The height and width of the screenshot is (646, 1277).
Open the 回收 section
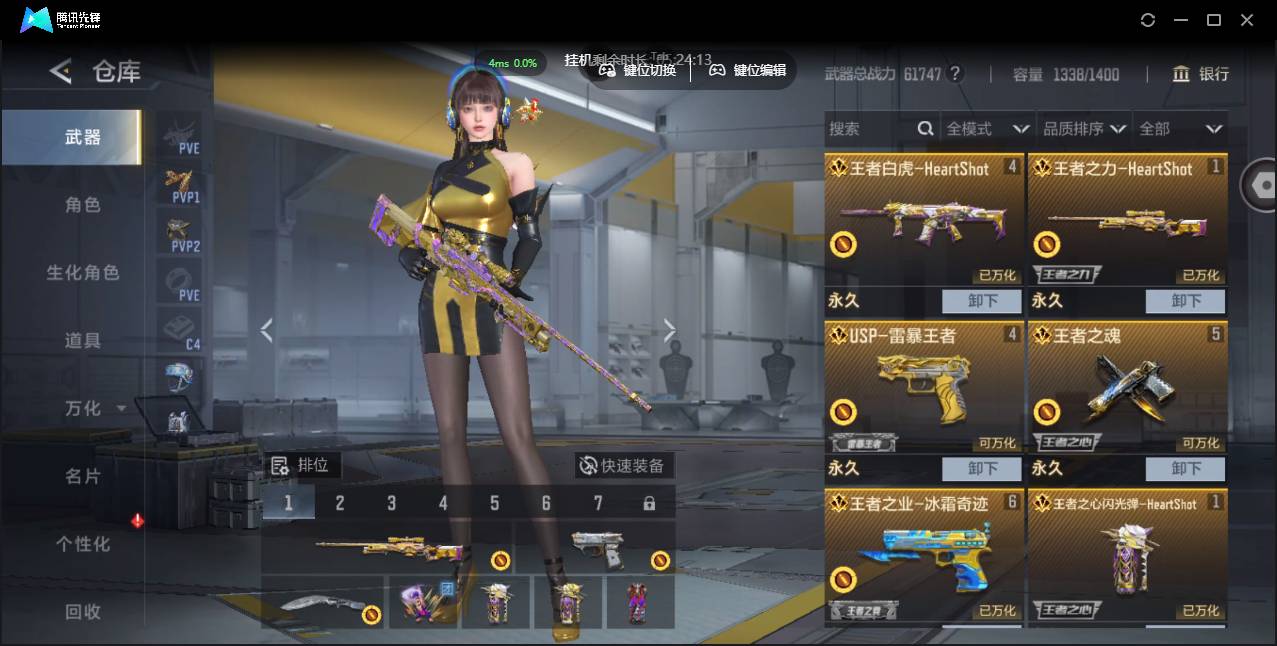[83, 611]
